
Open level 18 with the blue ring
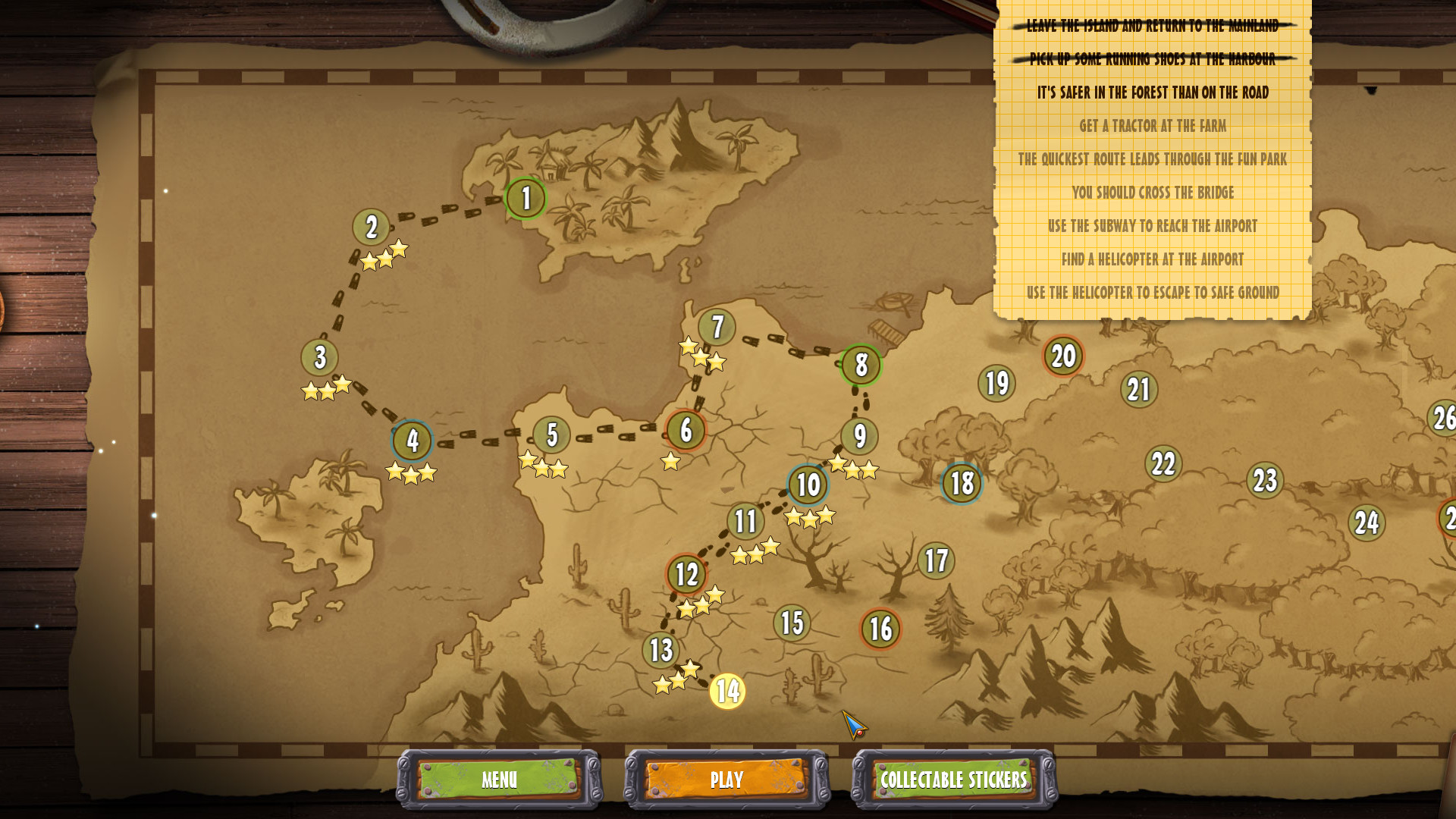tap(961, 482)
